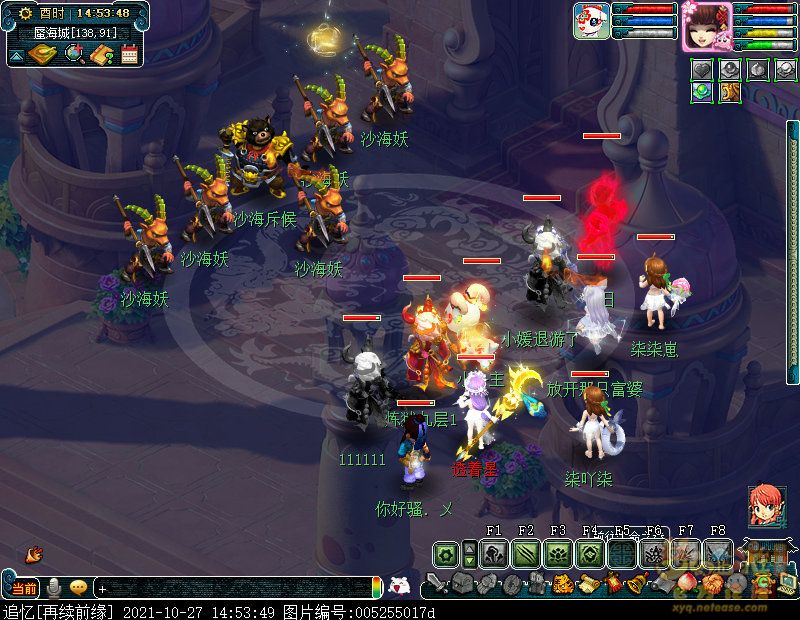Image resolution: width=800 pixels, height=620 pixels.
Task: Open the world map with the magnifier globe
Action: (74, 54)
